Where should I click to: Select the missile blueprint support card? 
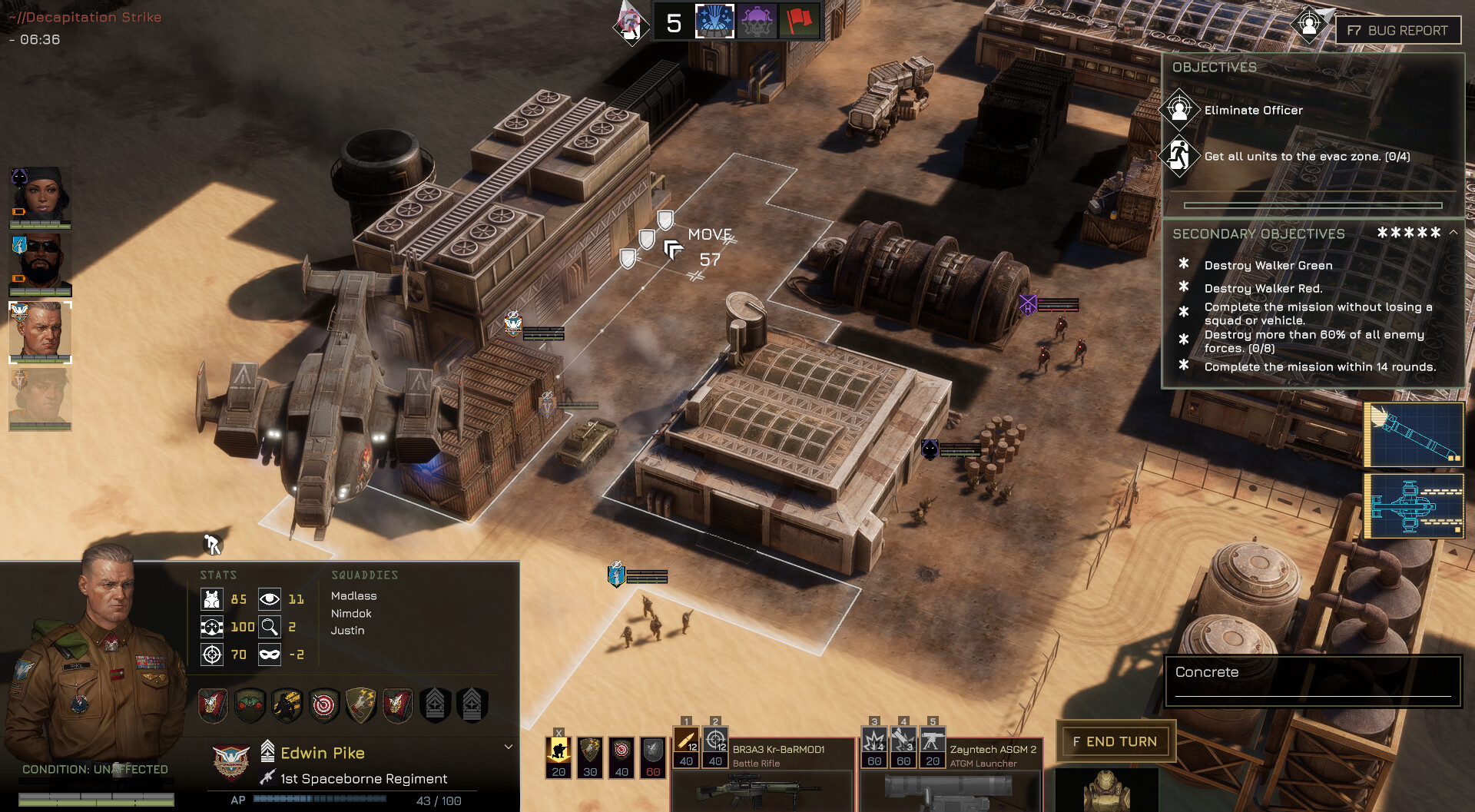point(1414,435)
